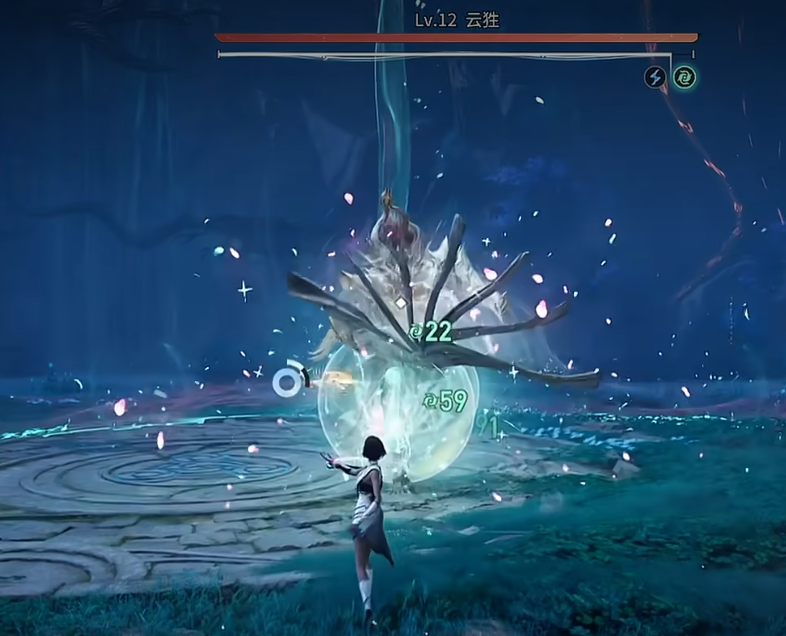Screen dimensions: 786x636
Task: Select the green swirl element icon
Action: 684,77
